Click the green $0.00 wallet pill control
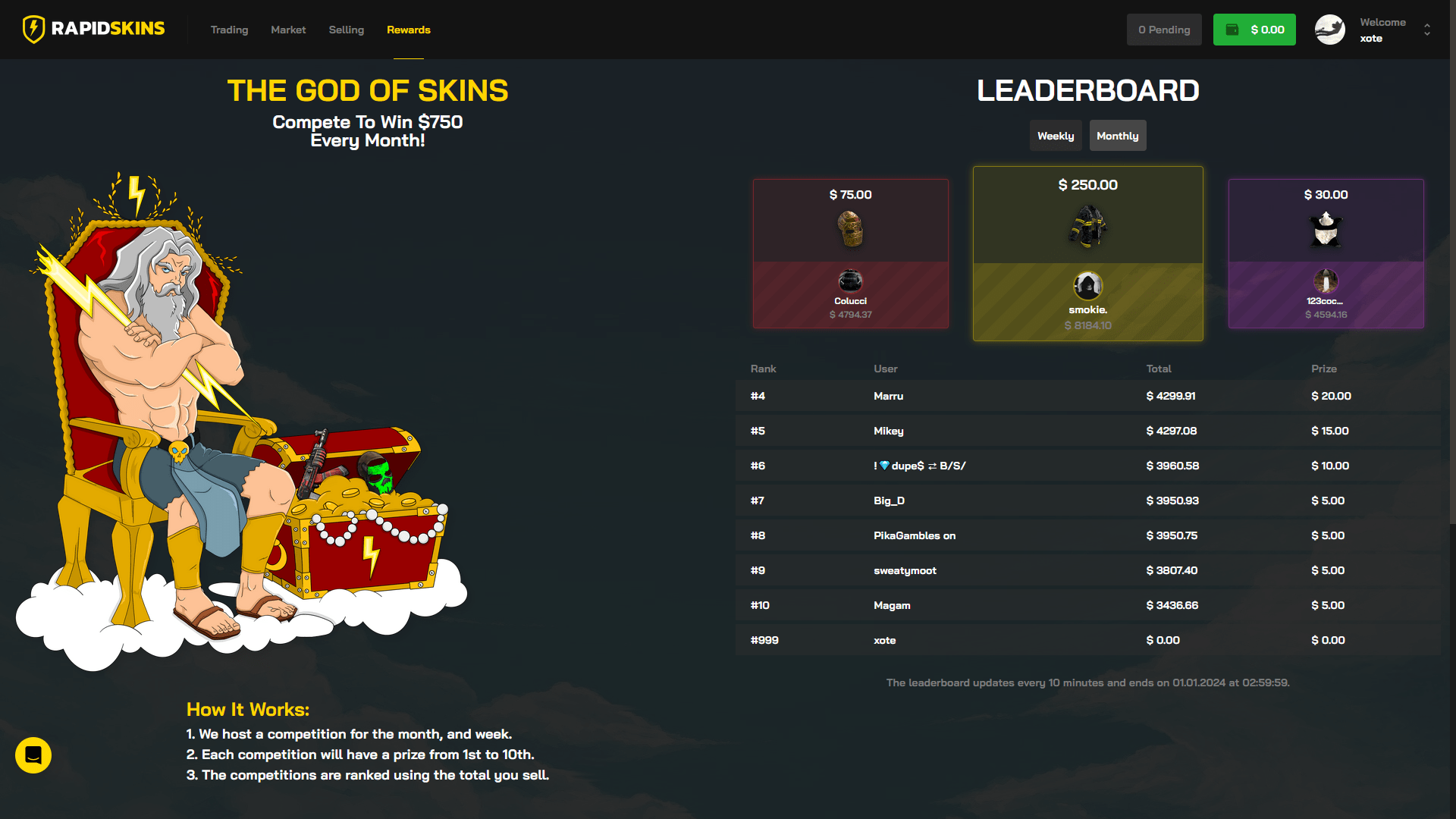1456x819 pixels. coord(1254,29)
